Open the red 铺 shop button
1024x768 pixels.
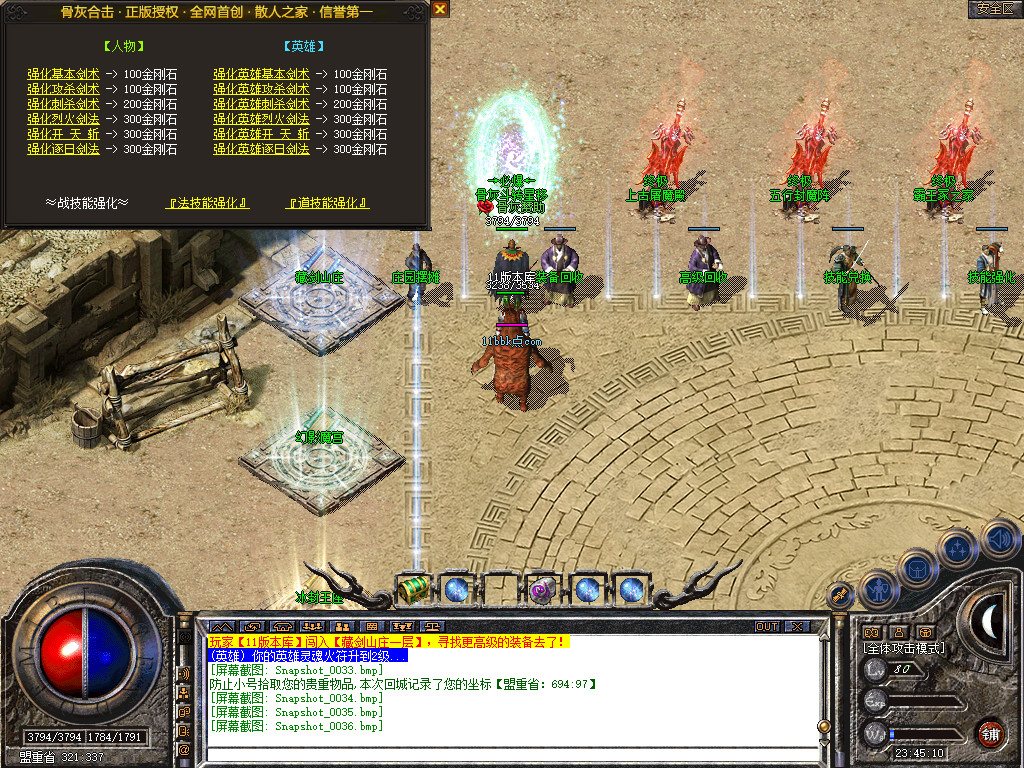click(x=990, y=732)
